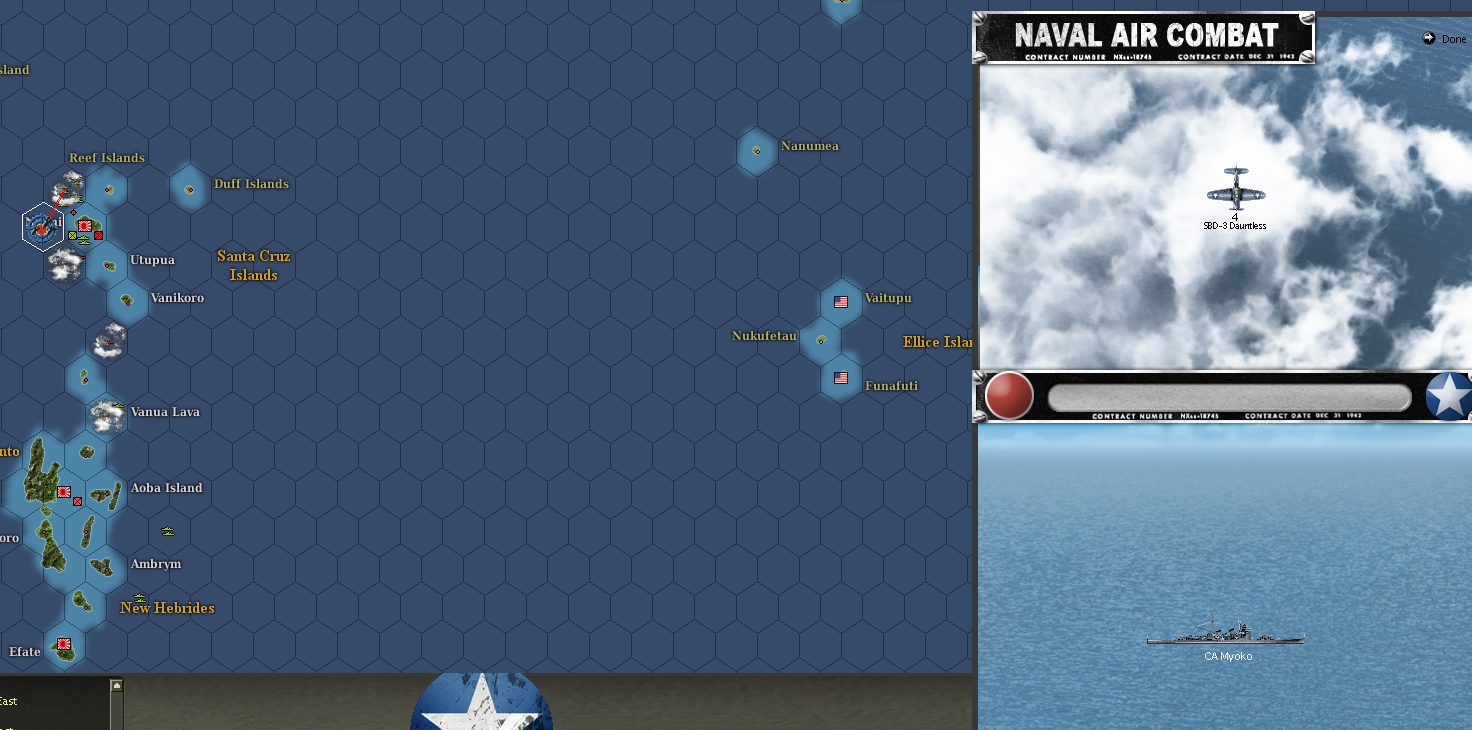The height and width of the screenshot is (730, 1472).
Task: Click the Done button
Action: pos(1444,39)
